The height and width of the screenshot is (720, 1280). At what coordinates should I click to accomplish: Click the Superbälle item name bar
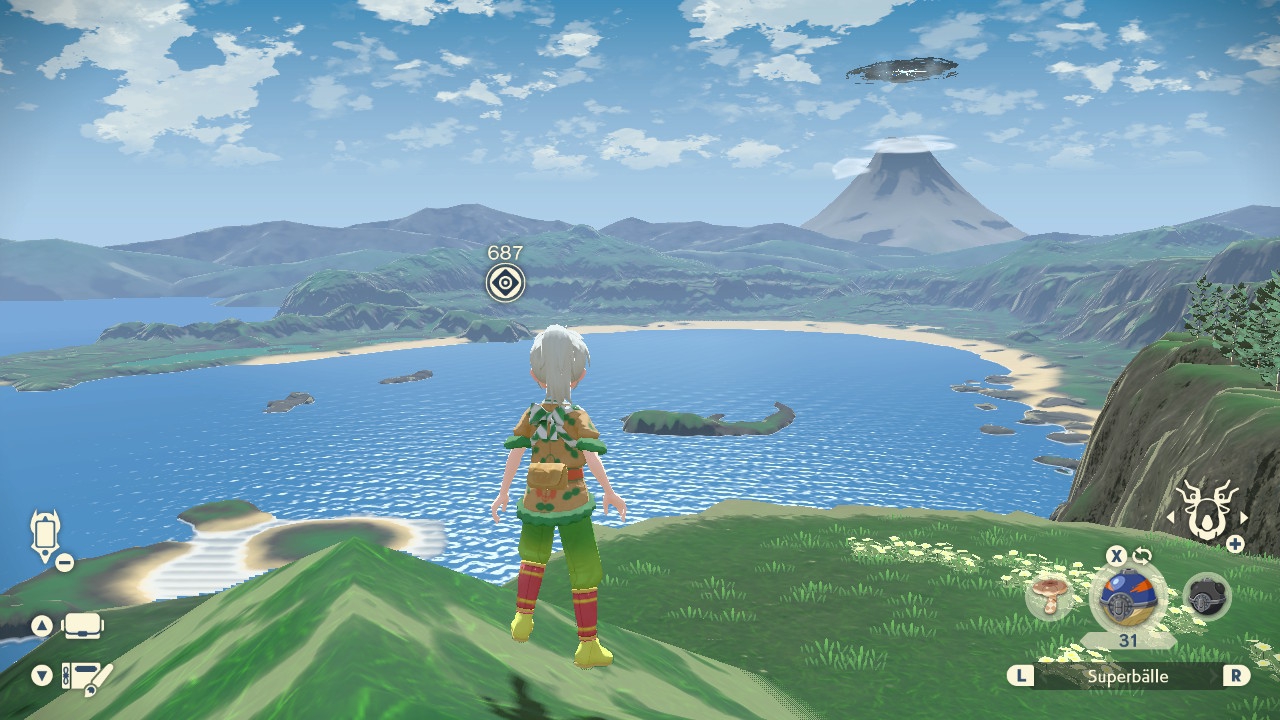1128,676
